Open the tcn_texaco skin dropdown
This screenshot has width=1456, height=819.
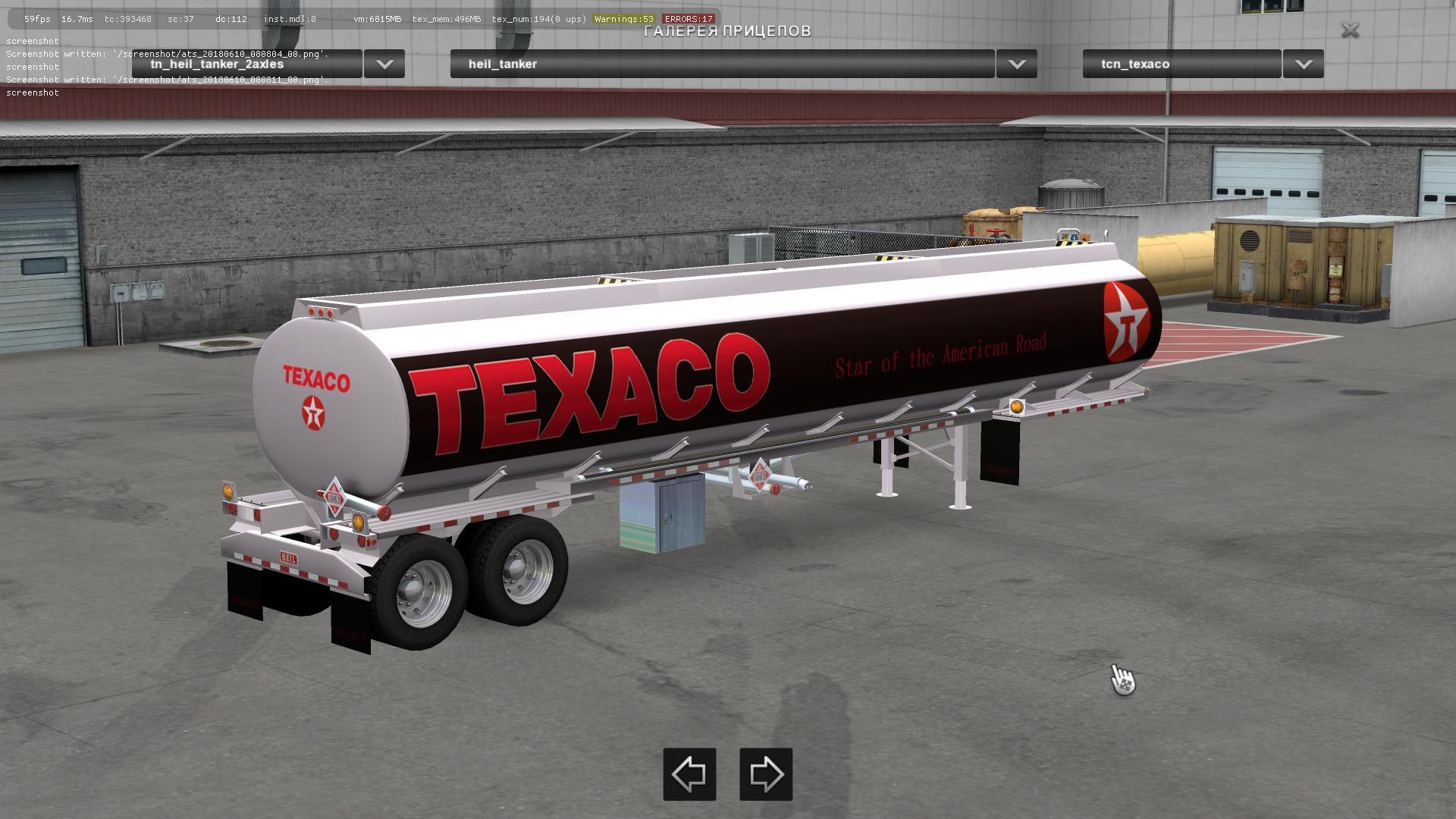click(1303, 64)
